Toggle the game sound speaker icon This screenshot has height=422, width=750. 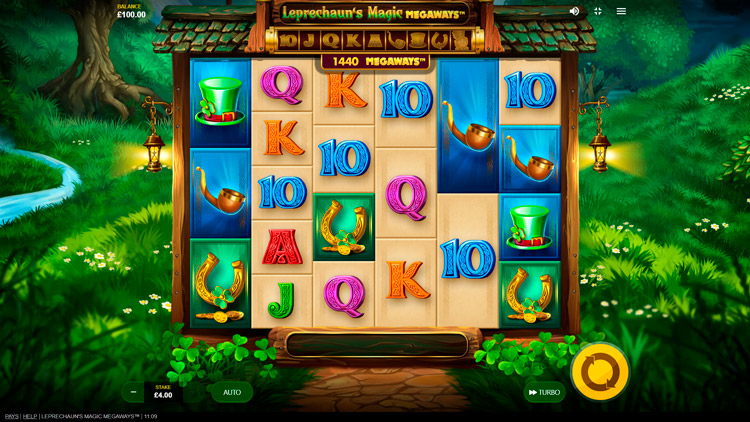(574, 11)
